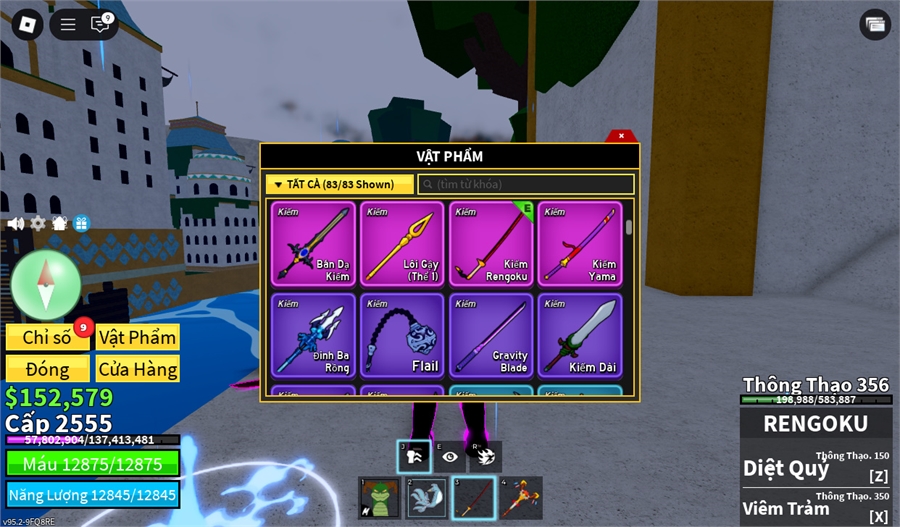The width and height of the screenshot is (900, 527).
Task: Toggle the sound speaker icon
Action: click(15, 224)
